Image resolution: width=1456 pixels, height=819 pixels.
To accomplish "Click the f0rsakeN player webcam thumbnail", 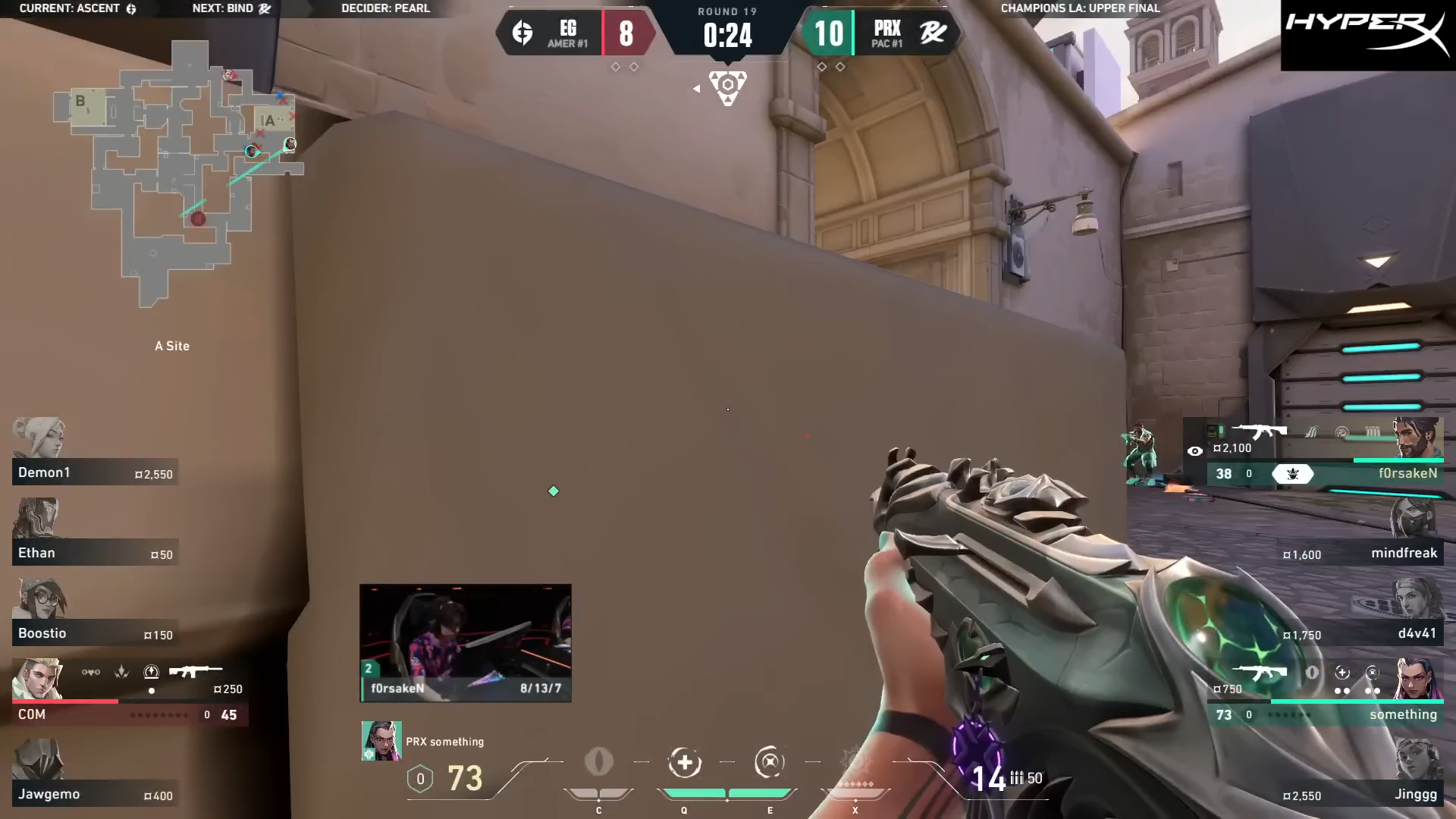I will pos(465,642).
